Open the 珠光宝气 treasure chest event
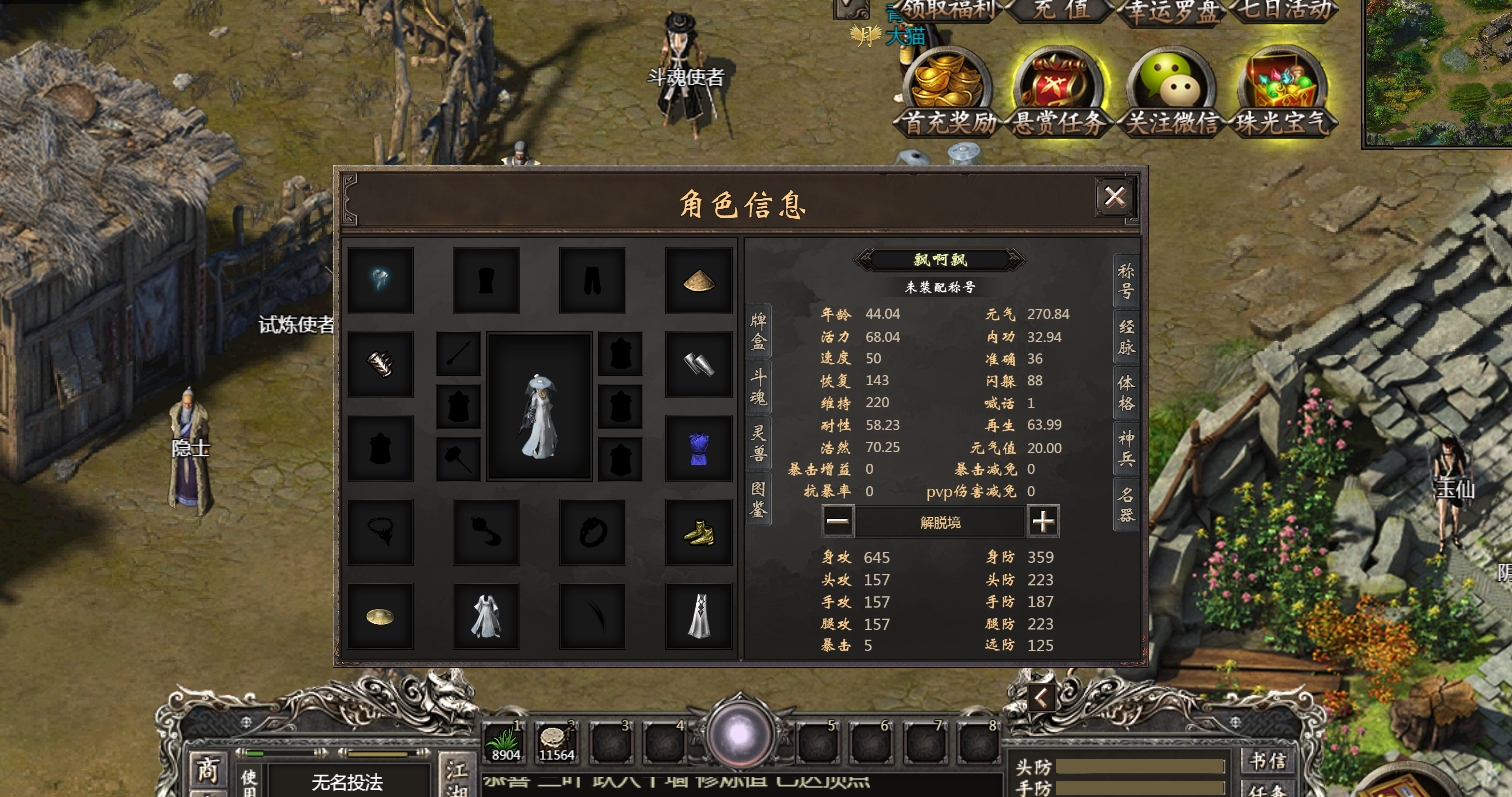Viewport: 1512px width, 797px height. tap(1284, 92)
